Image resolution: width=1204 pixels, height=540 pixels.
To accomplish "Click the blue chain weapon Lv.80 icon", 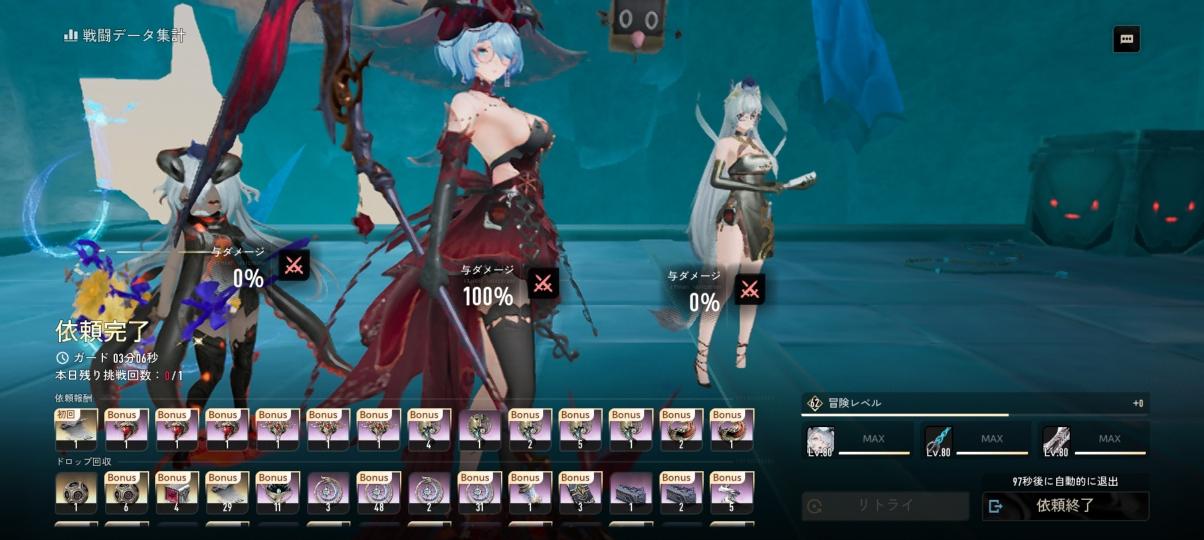I will [x=939, y=441].
